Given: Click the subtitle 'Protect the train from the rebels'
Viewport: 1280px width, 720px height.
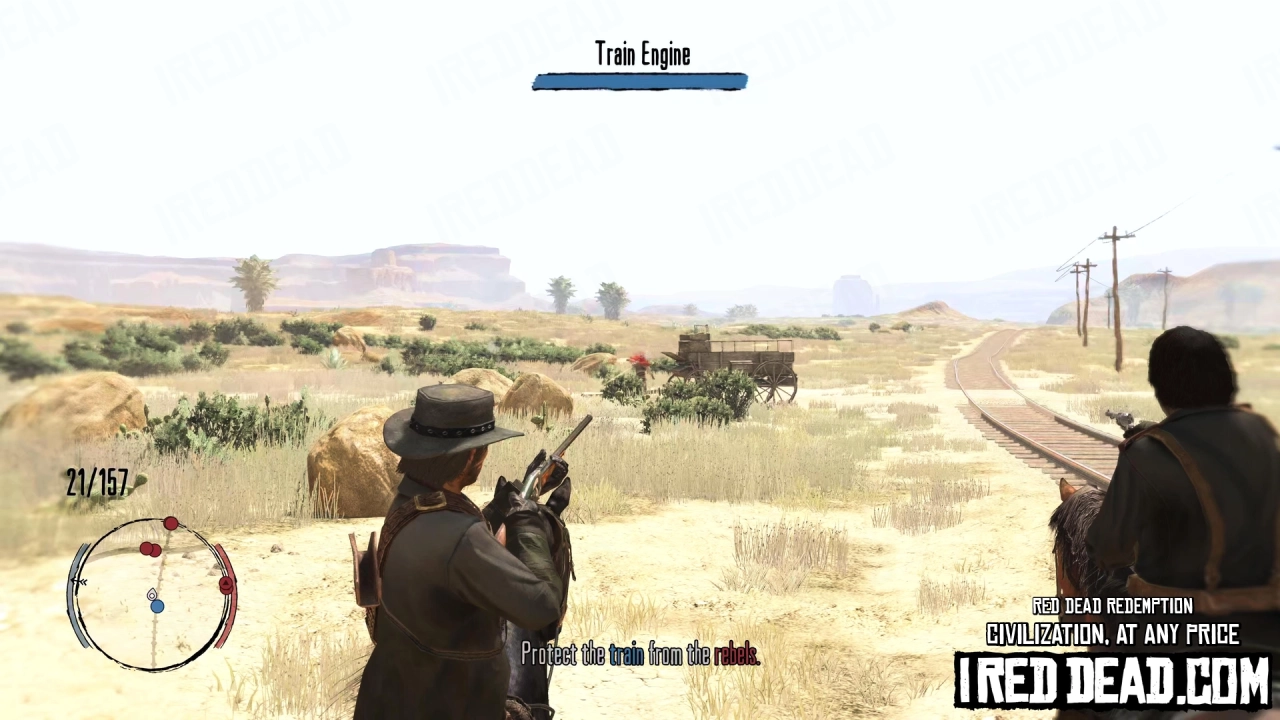Looking at the screenshot, I should tap(641, 656).
